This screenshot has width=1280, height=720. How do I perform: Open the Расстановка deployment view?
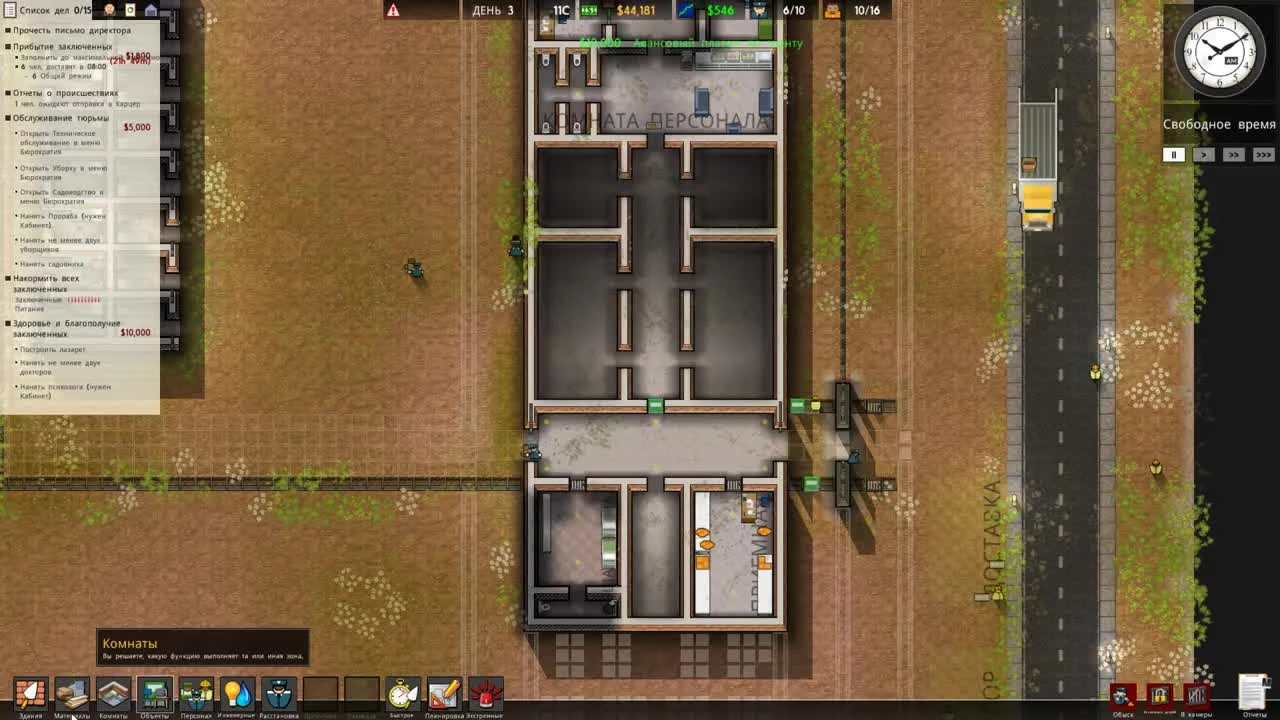click(x=280, y=692)
